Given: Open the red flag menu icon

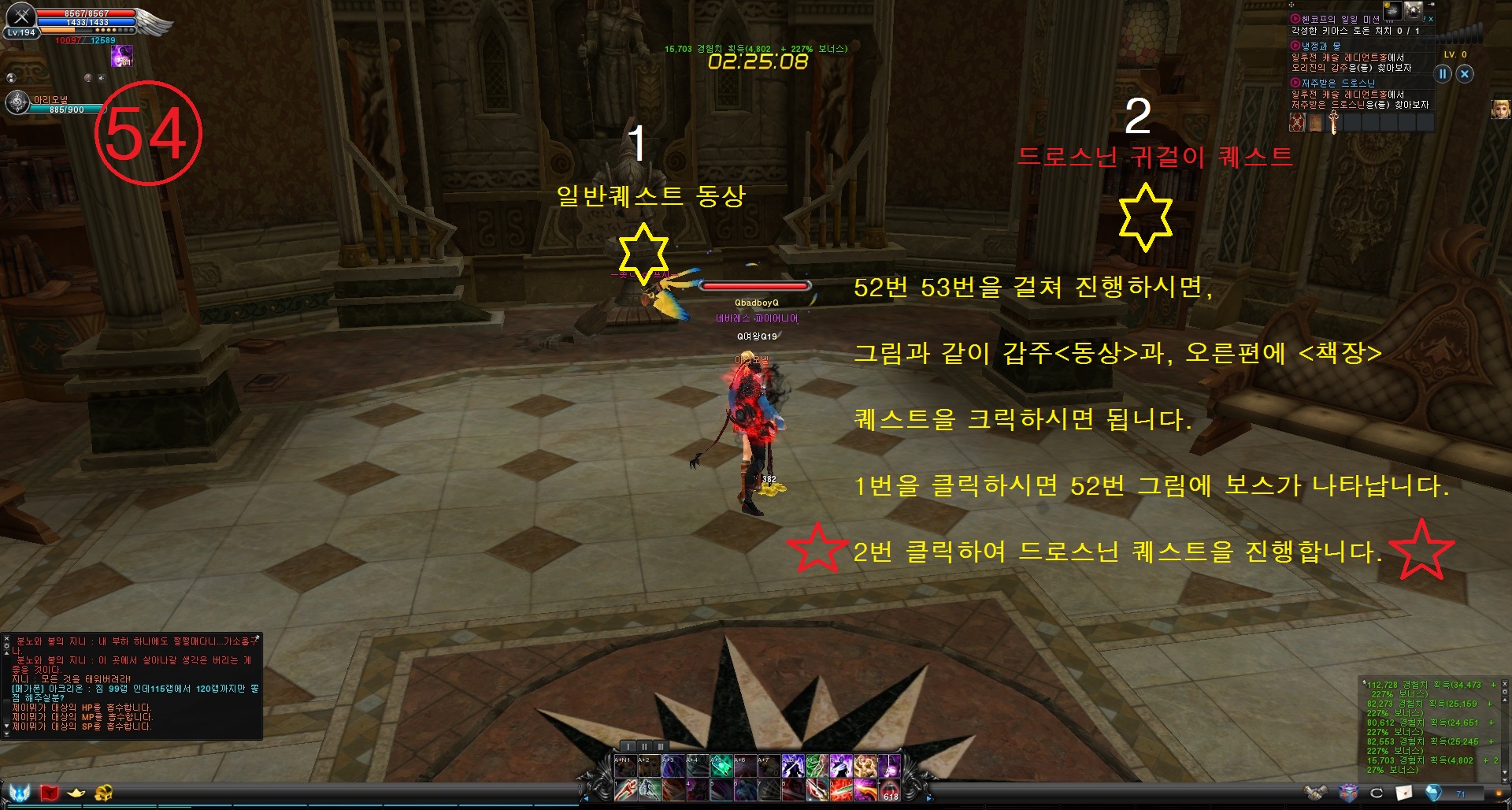Looking at the screenshot, I should pyautogui.click(x=50, y=792).
